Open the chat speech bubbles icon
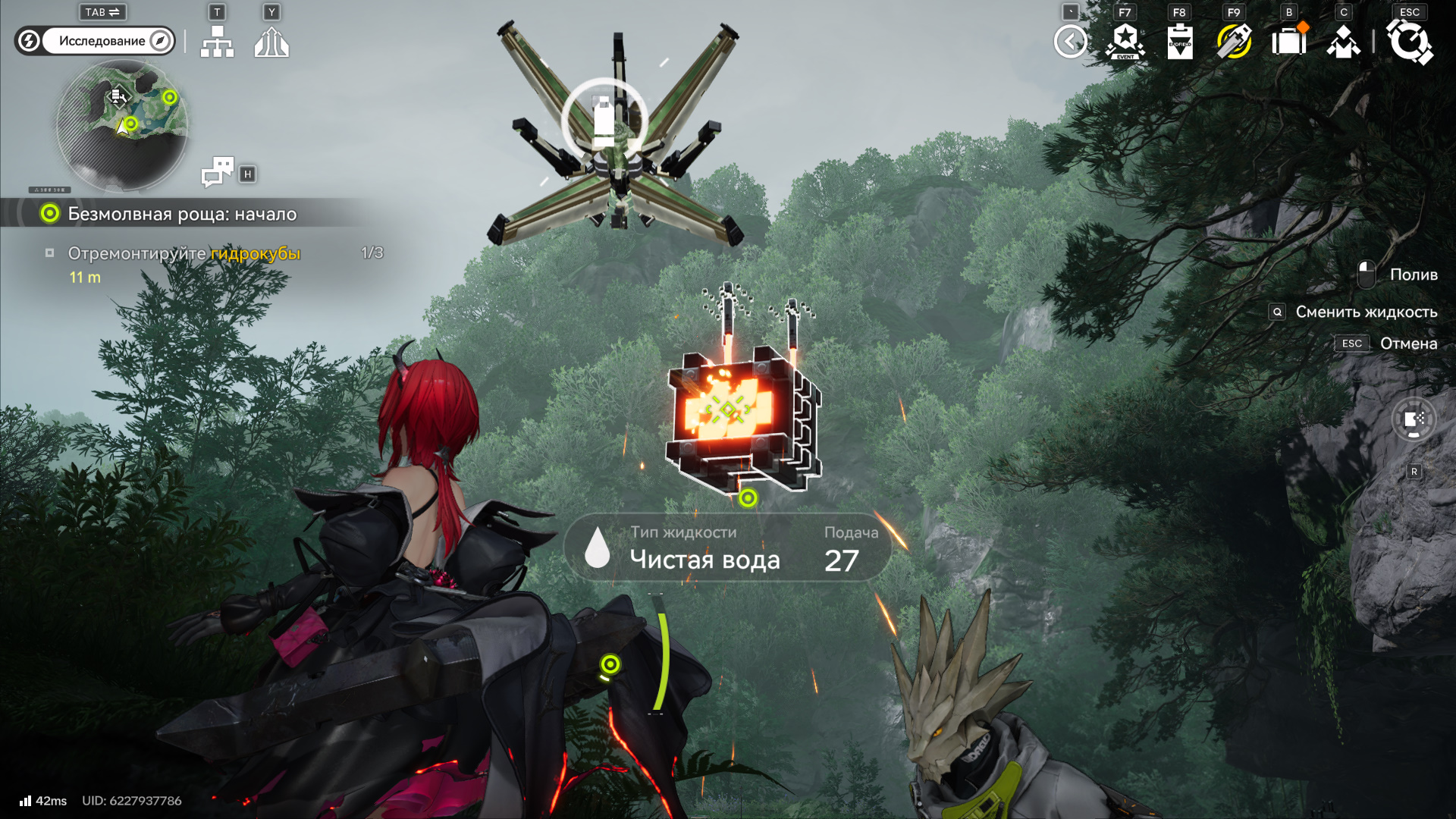The height and width of the screenshot is (819, 1456). coord(218,173)
